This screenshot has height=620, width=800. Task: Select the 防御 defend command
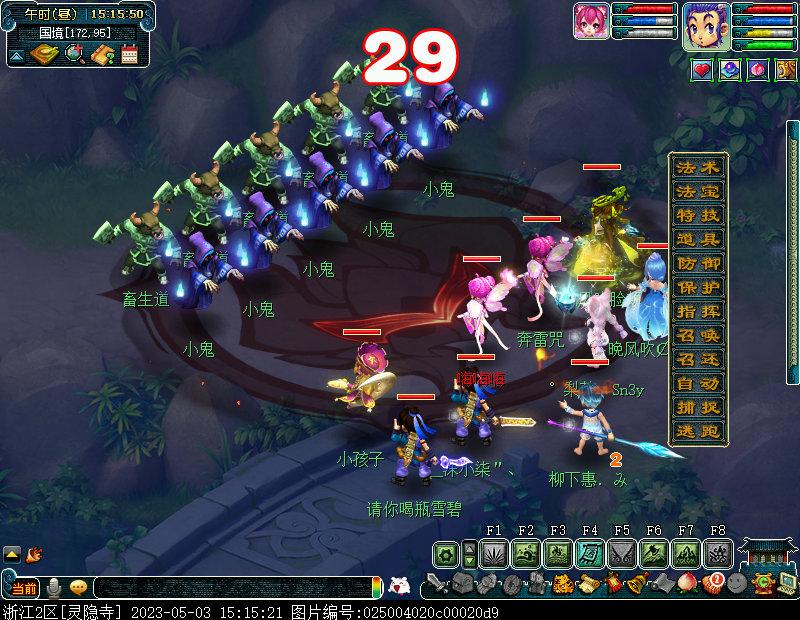pyautogui.click(x=697, y=263)
